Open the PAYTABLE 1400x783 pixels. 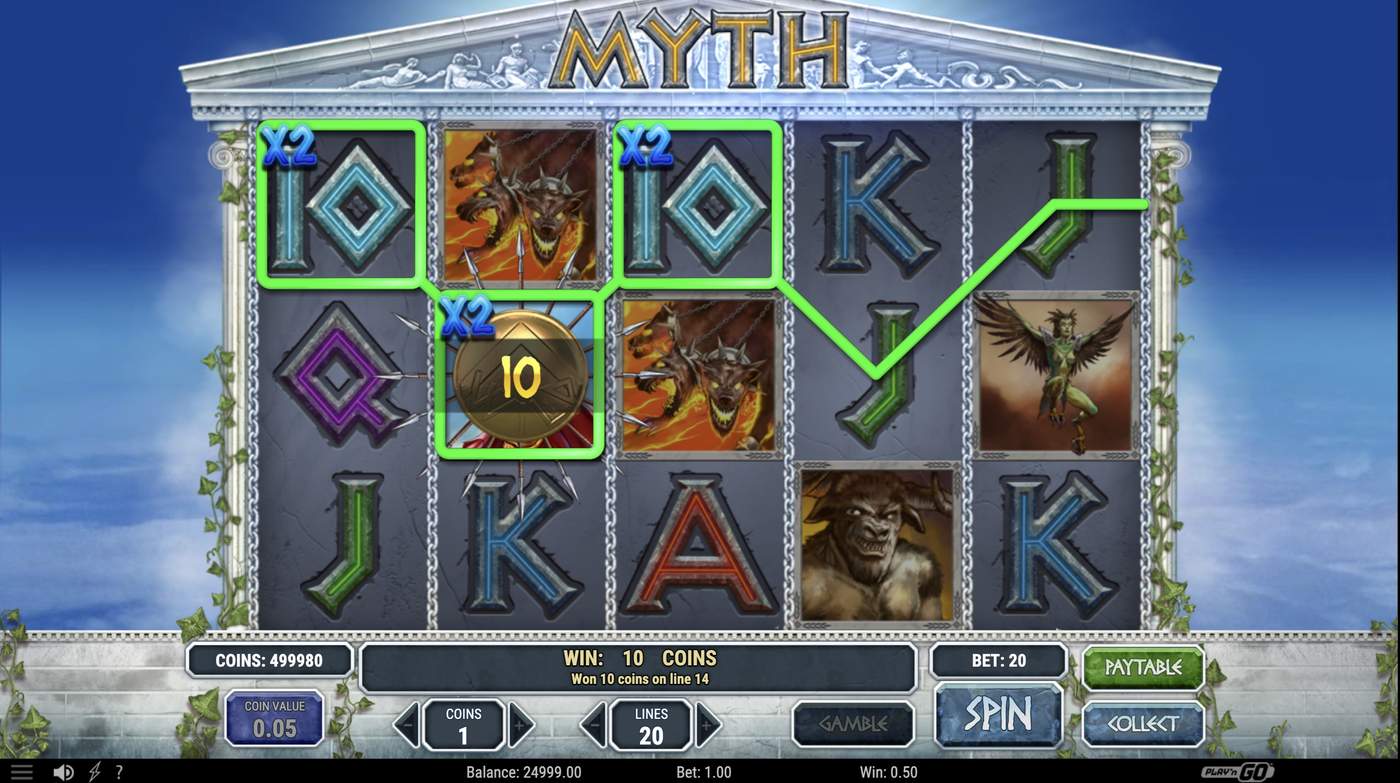[x=1142, y=668]
